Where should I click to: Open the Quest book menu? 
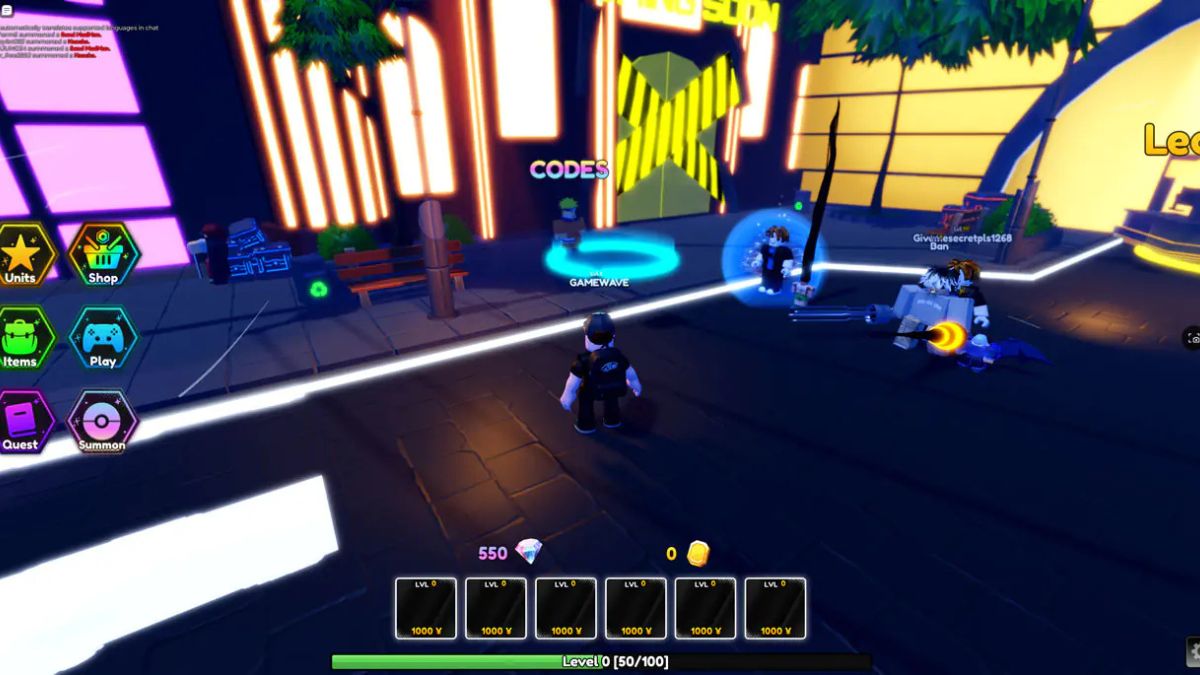click(x=20, y=421)
